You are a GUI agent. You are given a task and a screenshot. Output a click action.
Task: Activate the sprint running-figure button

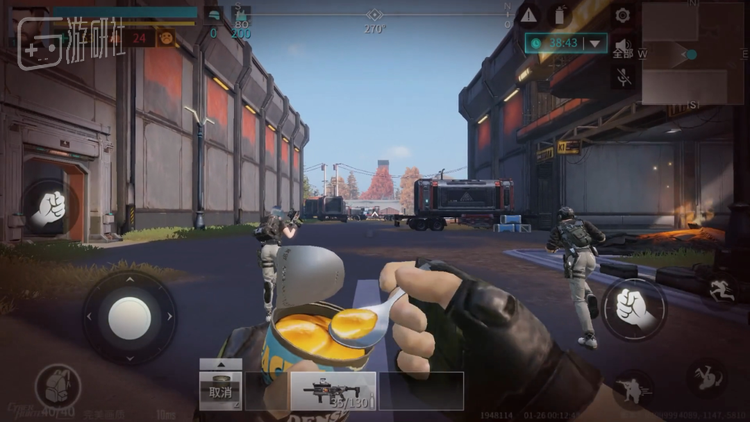(x=720, y=290)
